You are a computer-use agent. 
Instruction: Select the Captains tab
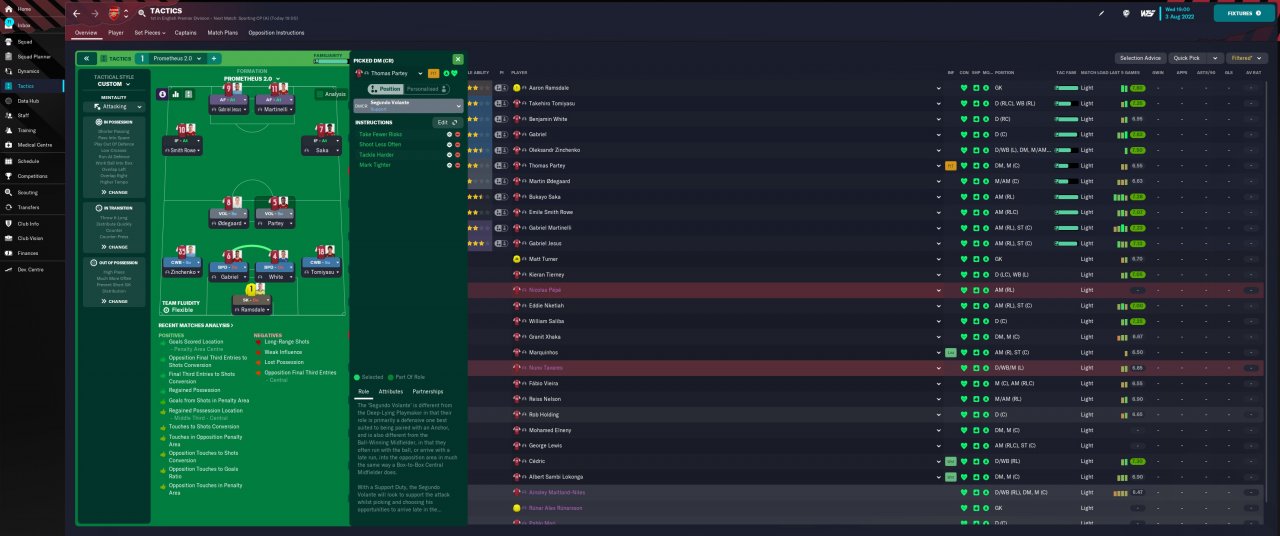pos(185,33)
